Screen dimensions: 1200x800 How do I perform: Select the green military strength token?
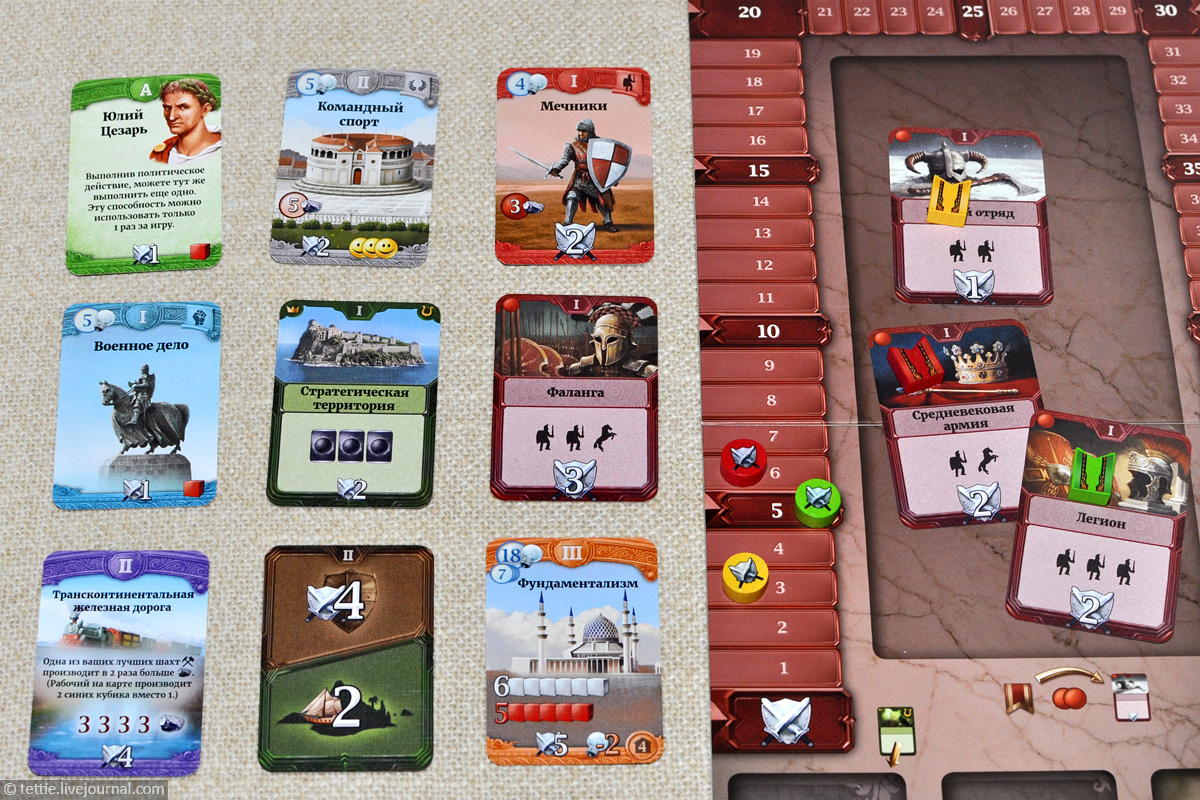pos(817,499)
